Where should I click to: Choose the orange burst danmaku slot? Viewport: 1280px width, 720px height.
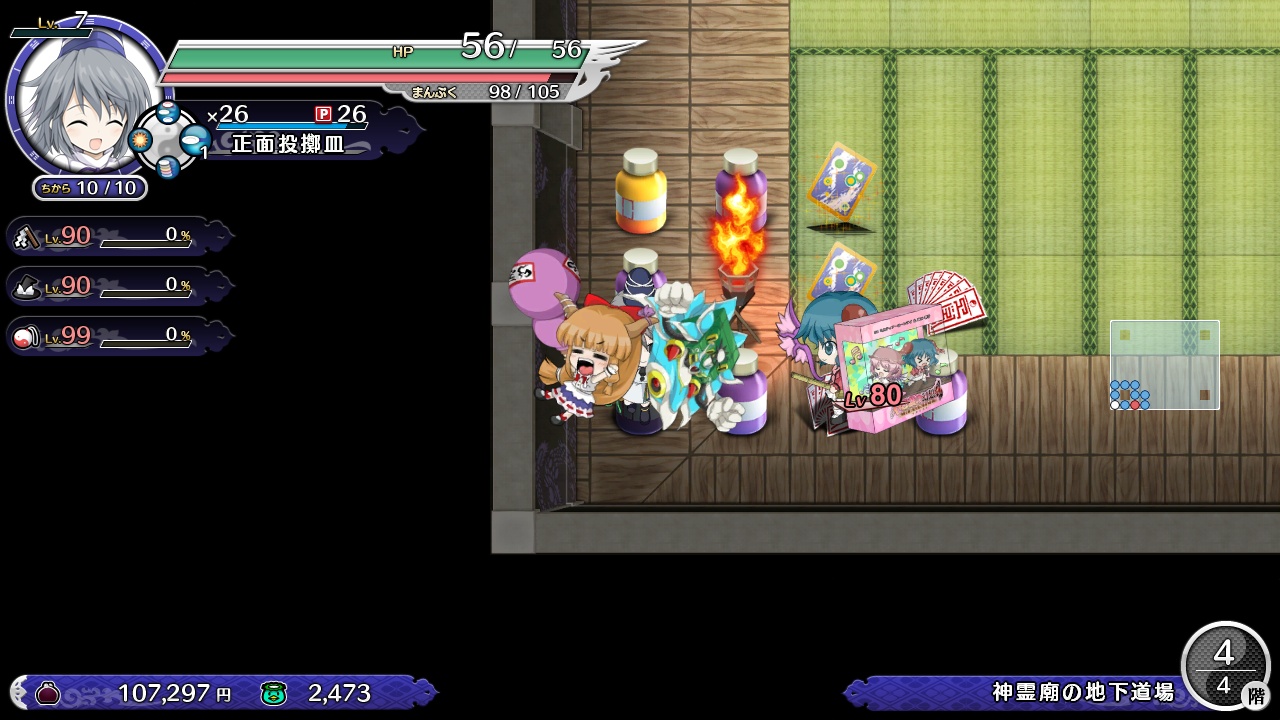tap(141, 140)
